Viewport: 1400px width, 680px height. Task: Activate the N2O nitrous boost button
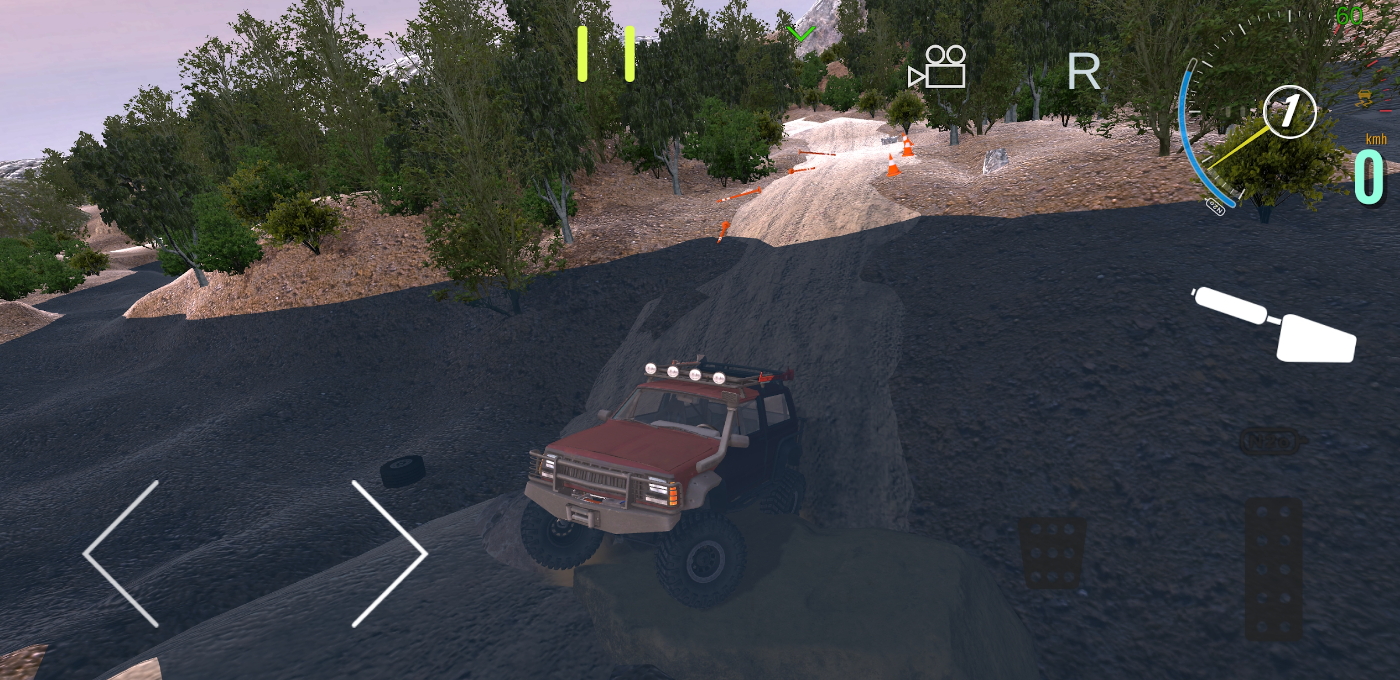coord(1268,441)
